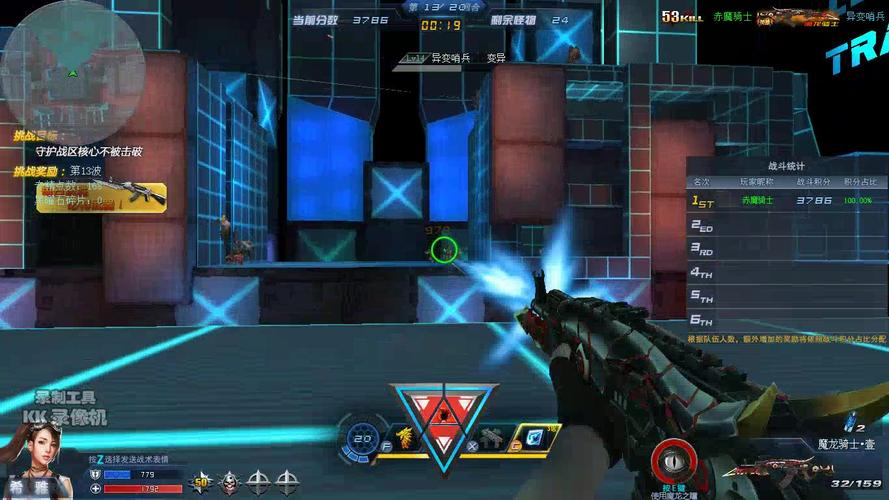This screenshot has width=889, height=500.
Task: Select the first-place row in battle statistics
Action: coord(786,201)
